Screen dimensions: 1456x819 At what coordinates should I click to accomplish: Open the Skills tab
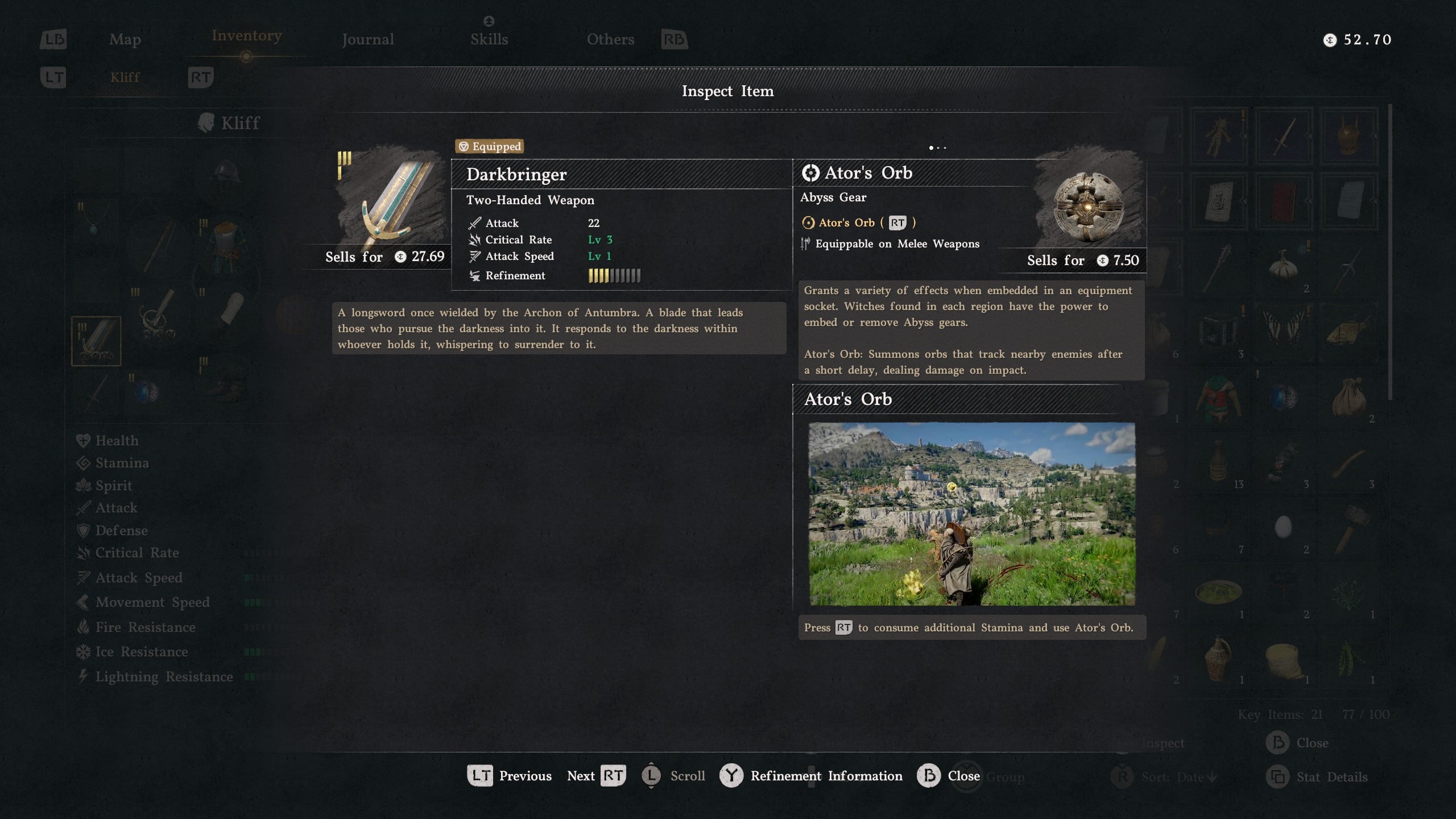coord(489,38)
